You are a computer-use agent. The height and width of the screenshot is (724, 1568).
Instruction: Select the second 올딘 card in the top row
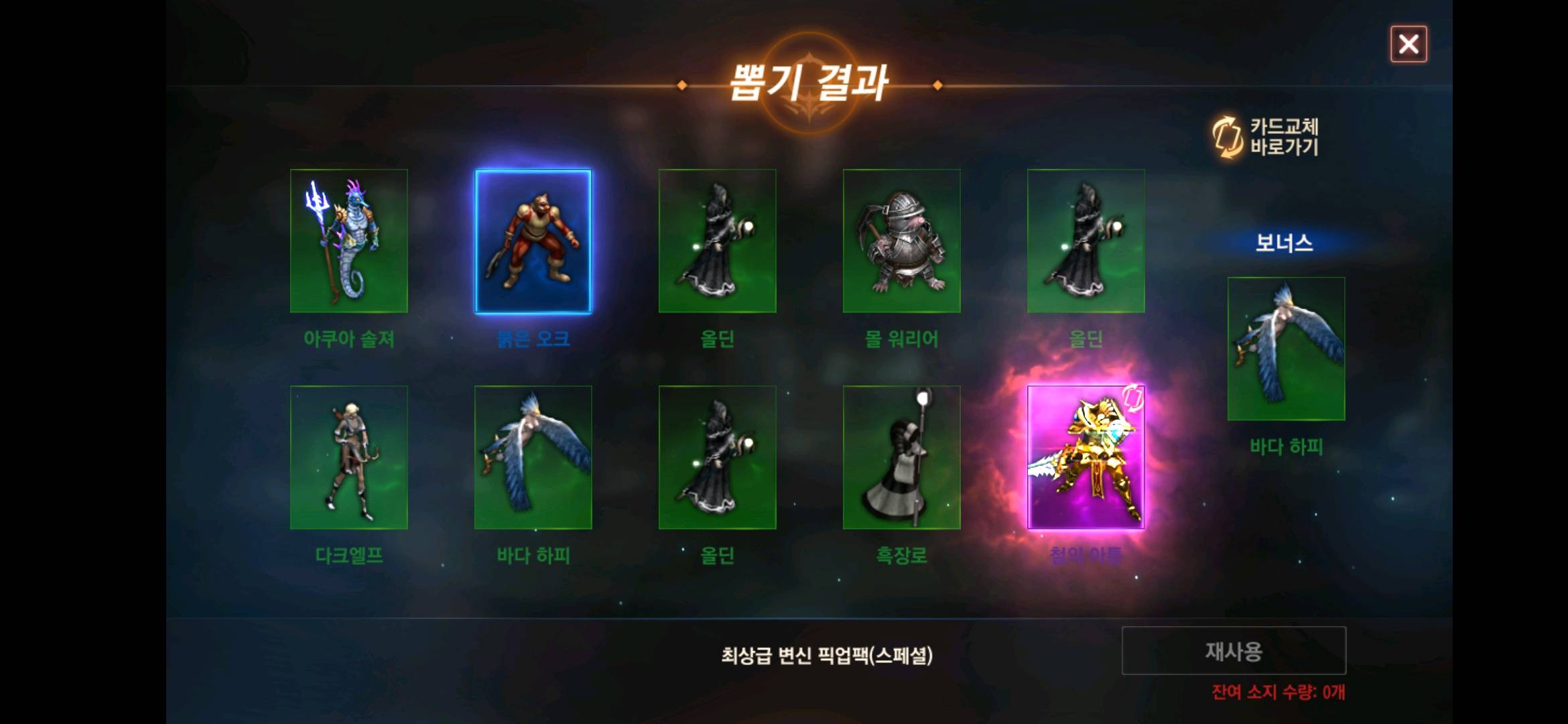coord(1086,240)
